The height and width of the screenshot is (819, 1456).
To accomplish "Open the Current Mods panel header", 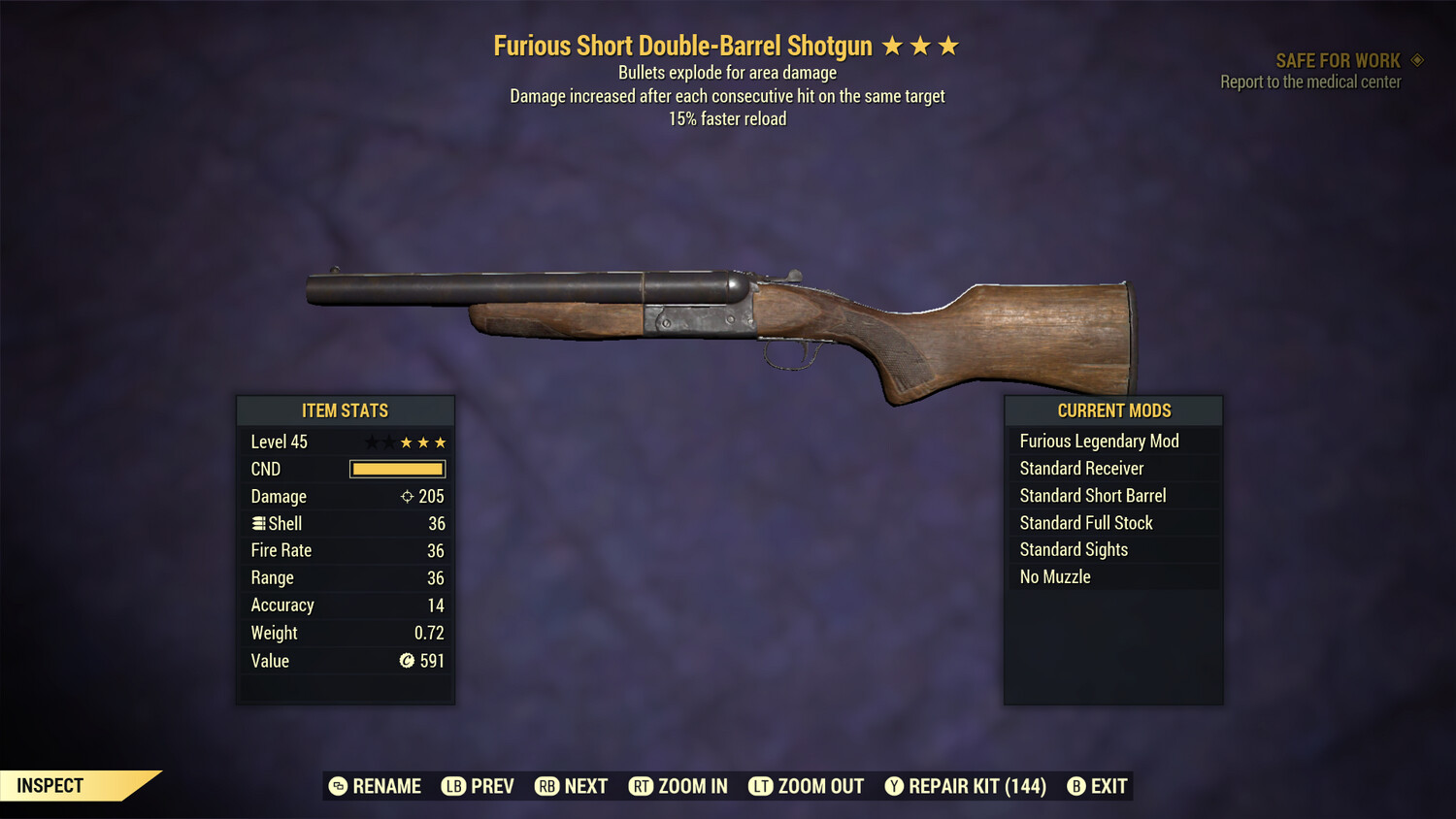I will pyautogui.click(x=1113, y=410).
